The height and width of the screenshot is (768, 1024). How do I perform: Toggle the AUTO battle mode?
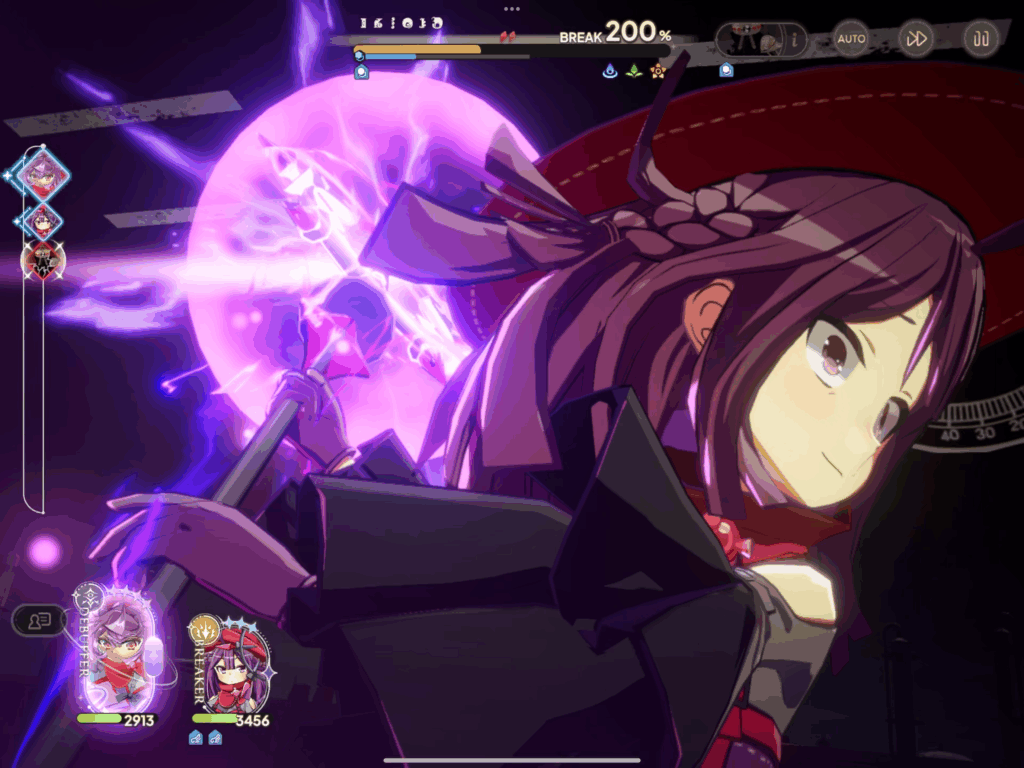click(x=851, y=39)
